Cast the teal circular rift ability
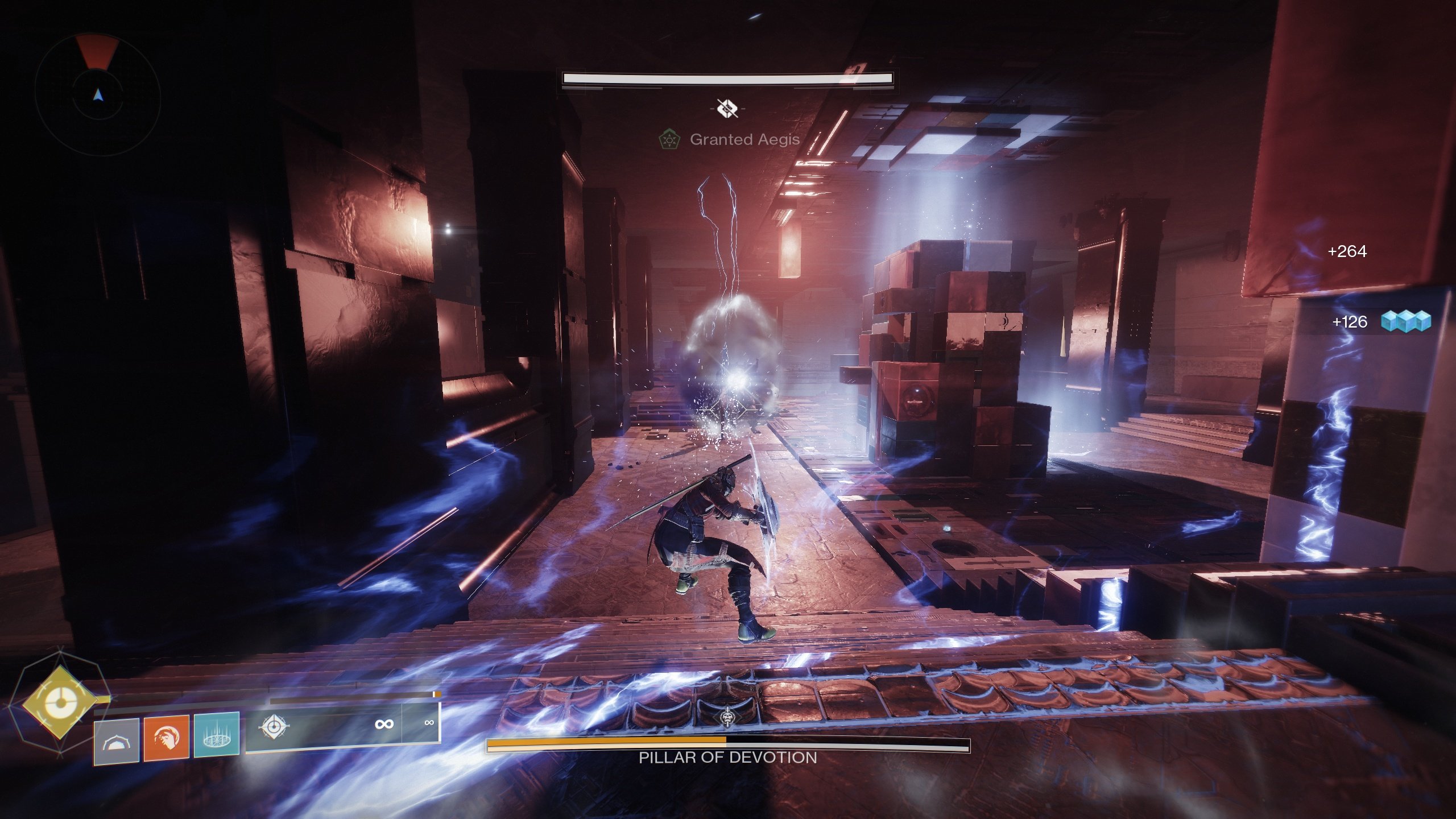 216,735
